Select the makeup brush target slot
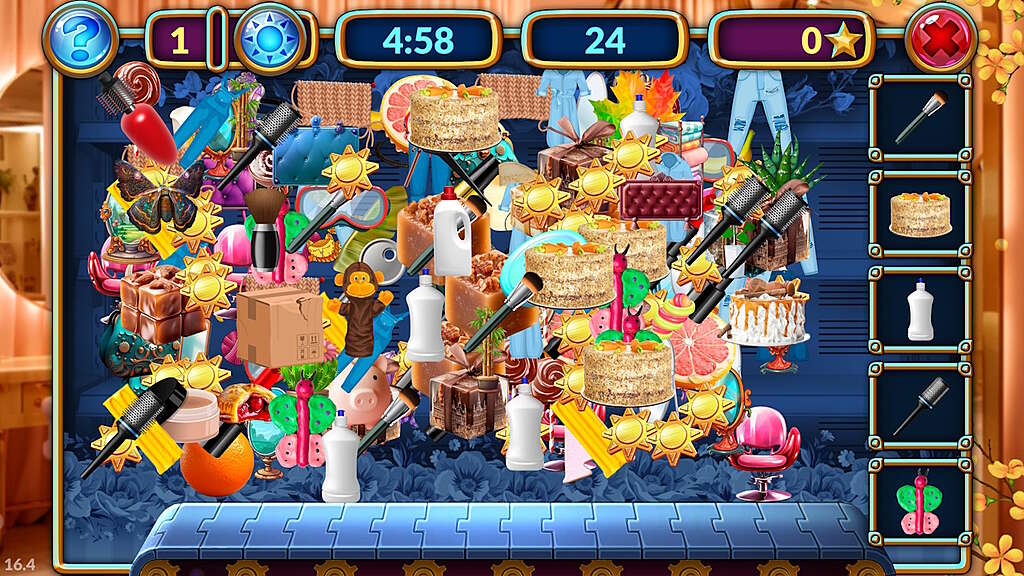1024x576 pixels. [920, 117]
